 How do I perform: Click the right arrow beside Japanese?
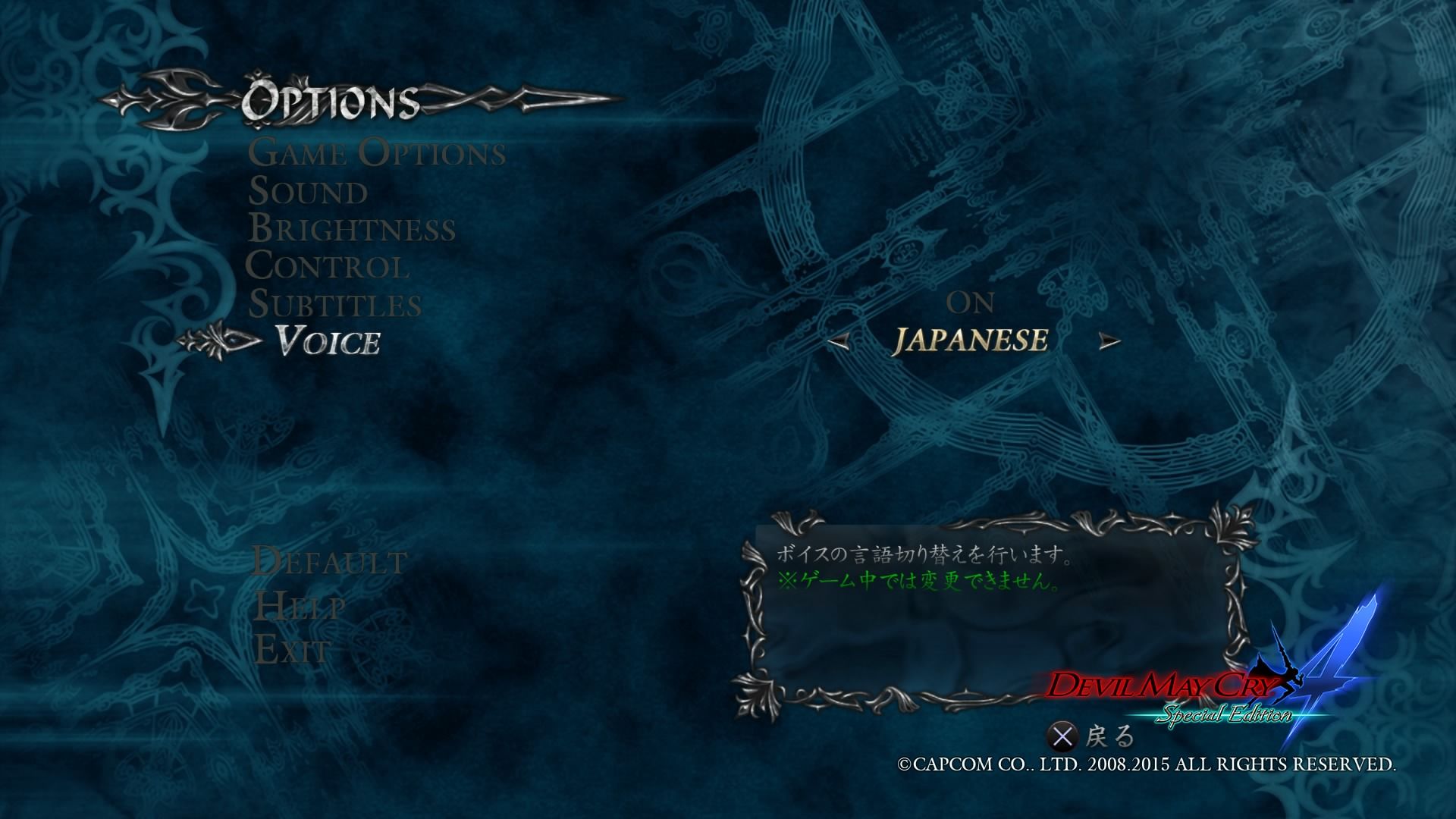(x=1109, y=343)
